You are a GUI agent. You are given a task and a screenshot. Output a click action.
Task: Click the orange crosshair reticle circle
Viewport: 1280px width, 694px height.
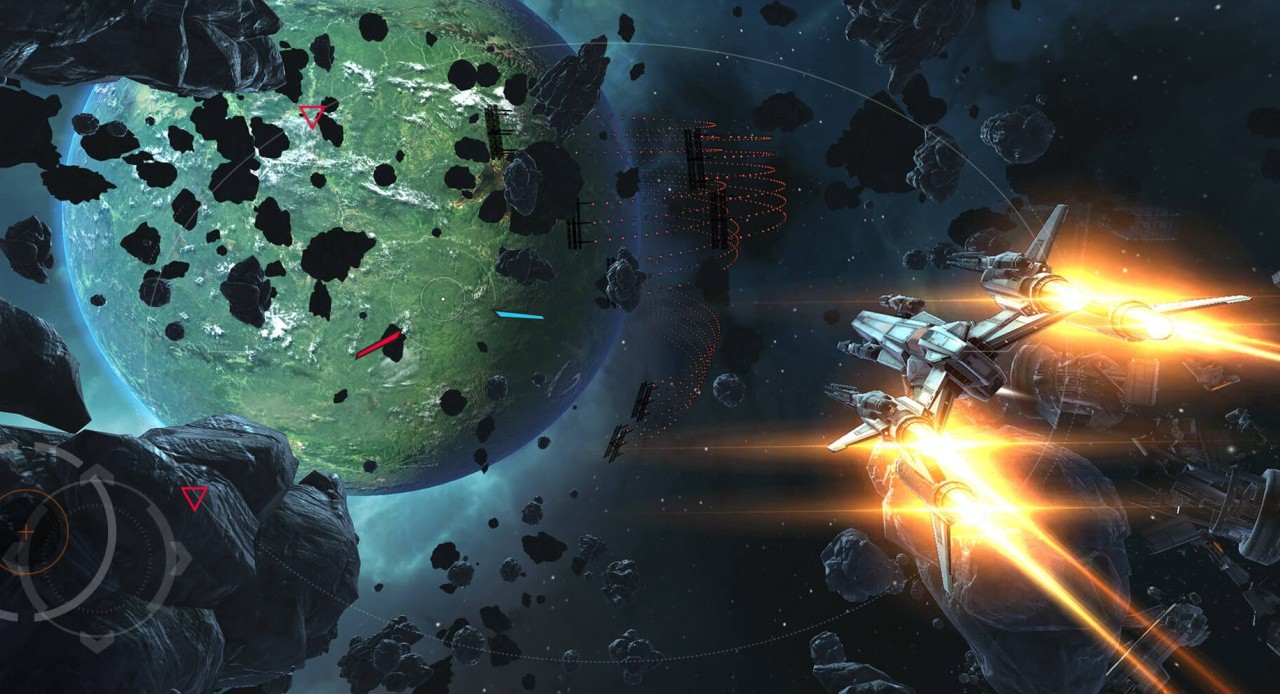click(x=27, y=533)
